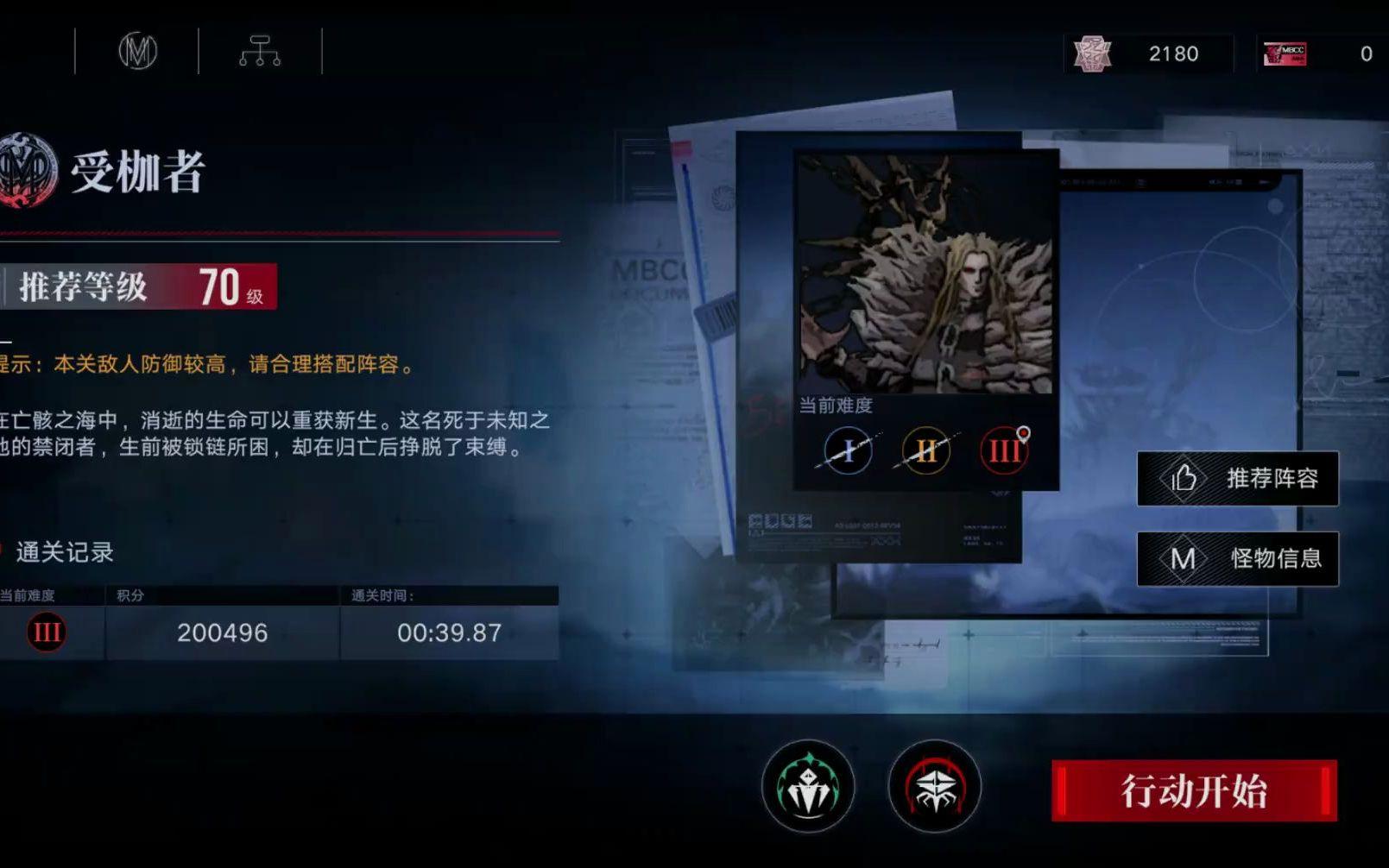
Task: Click the thumbs-up icon on the 推荐阵容 button
Action: pos(1184,479)
